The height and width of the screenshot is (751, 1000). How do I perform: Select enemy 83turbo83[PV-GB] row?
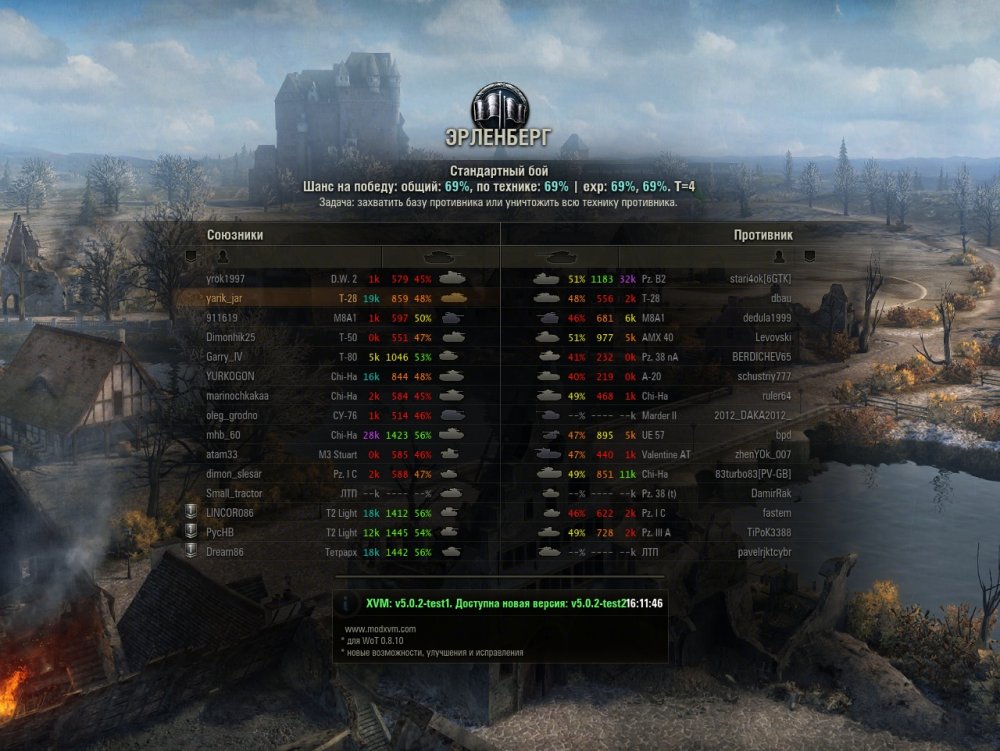[x=753, y=474]
